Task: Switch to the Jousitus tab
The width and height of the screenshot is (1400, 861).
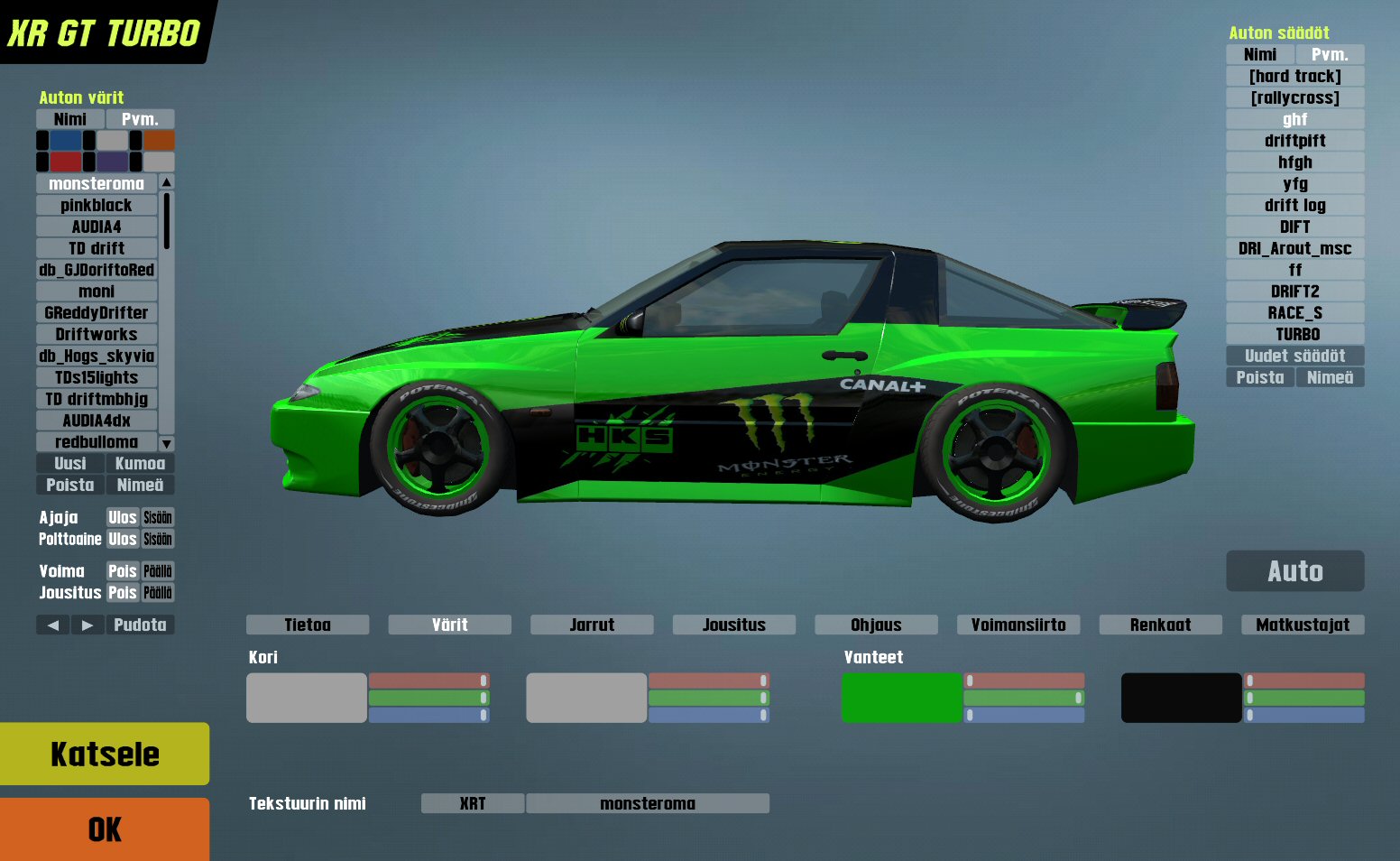Action: (733, 625)
